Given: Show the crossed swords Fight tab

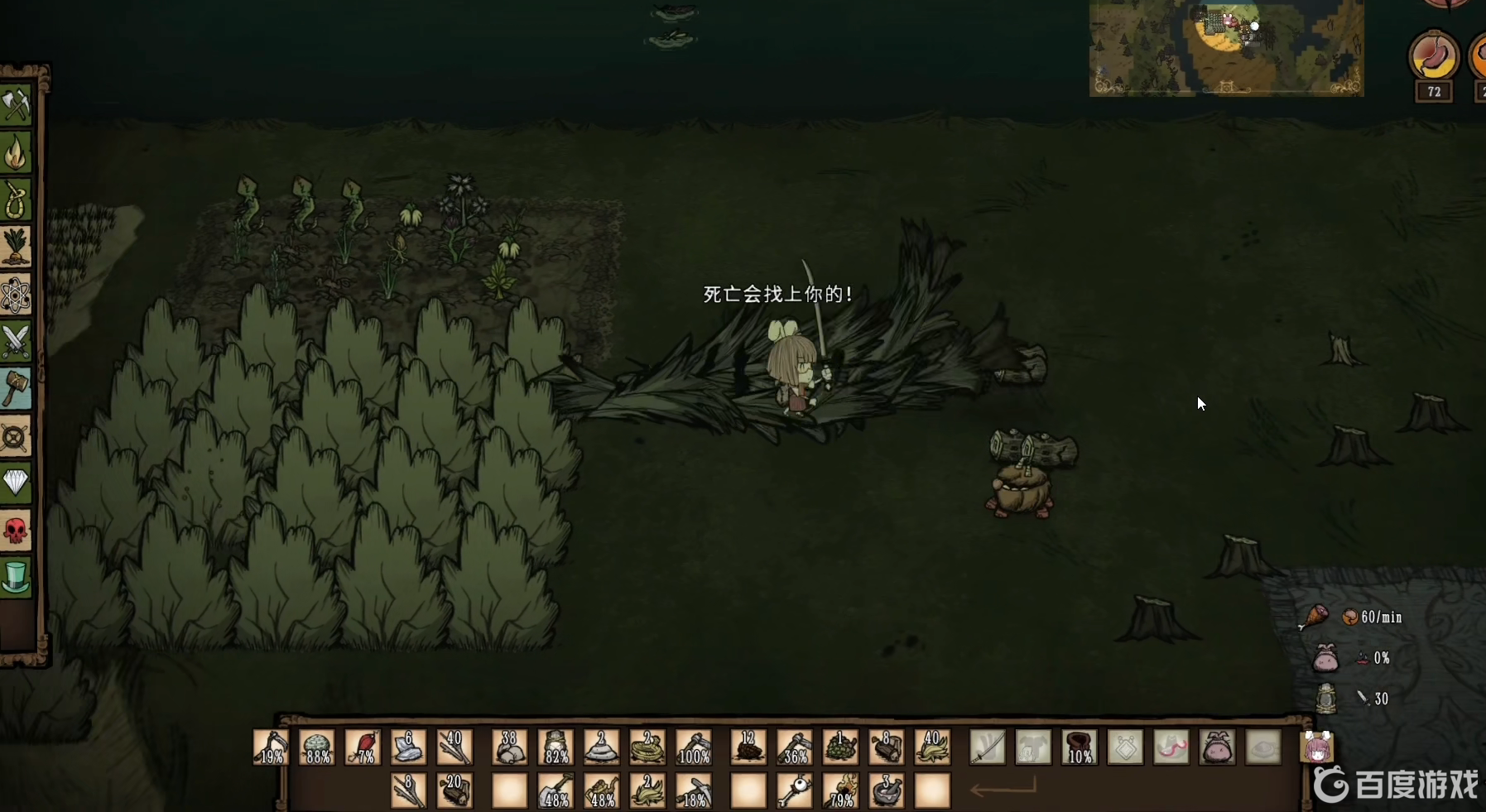Looking at the screenshot, I should tap(17, 341).
